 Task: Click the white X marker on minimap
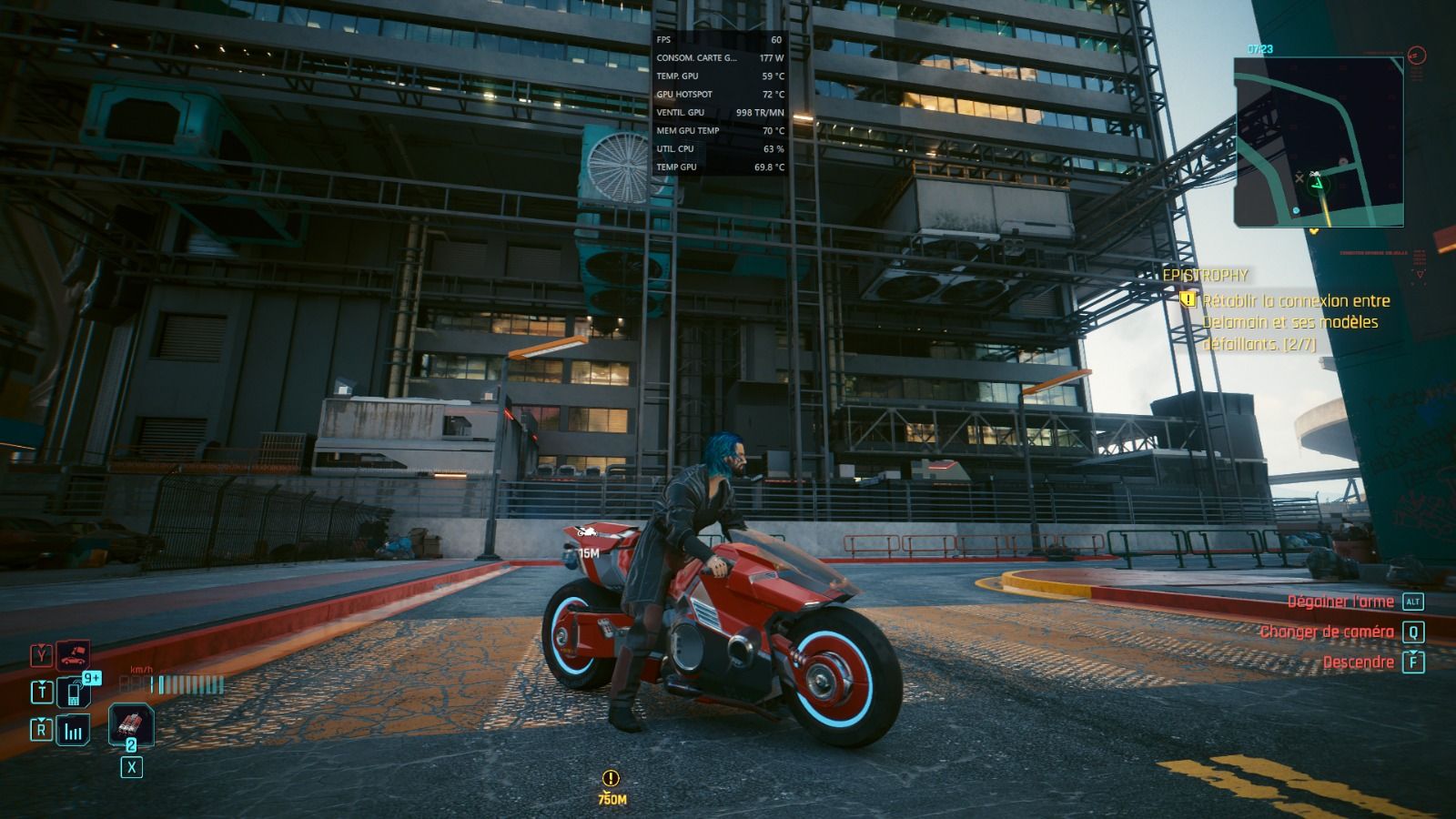tap(1299, 178)
